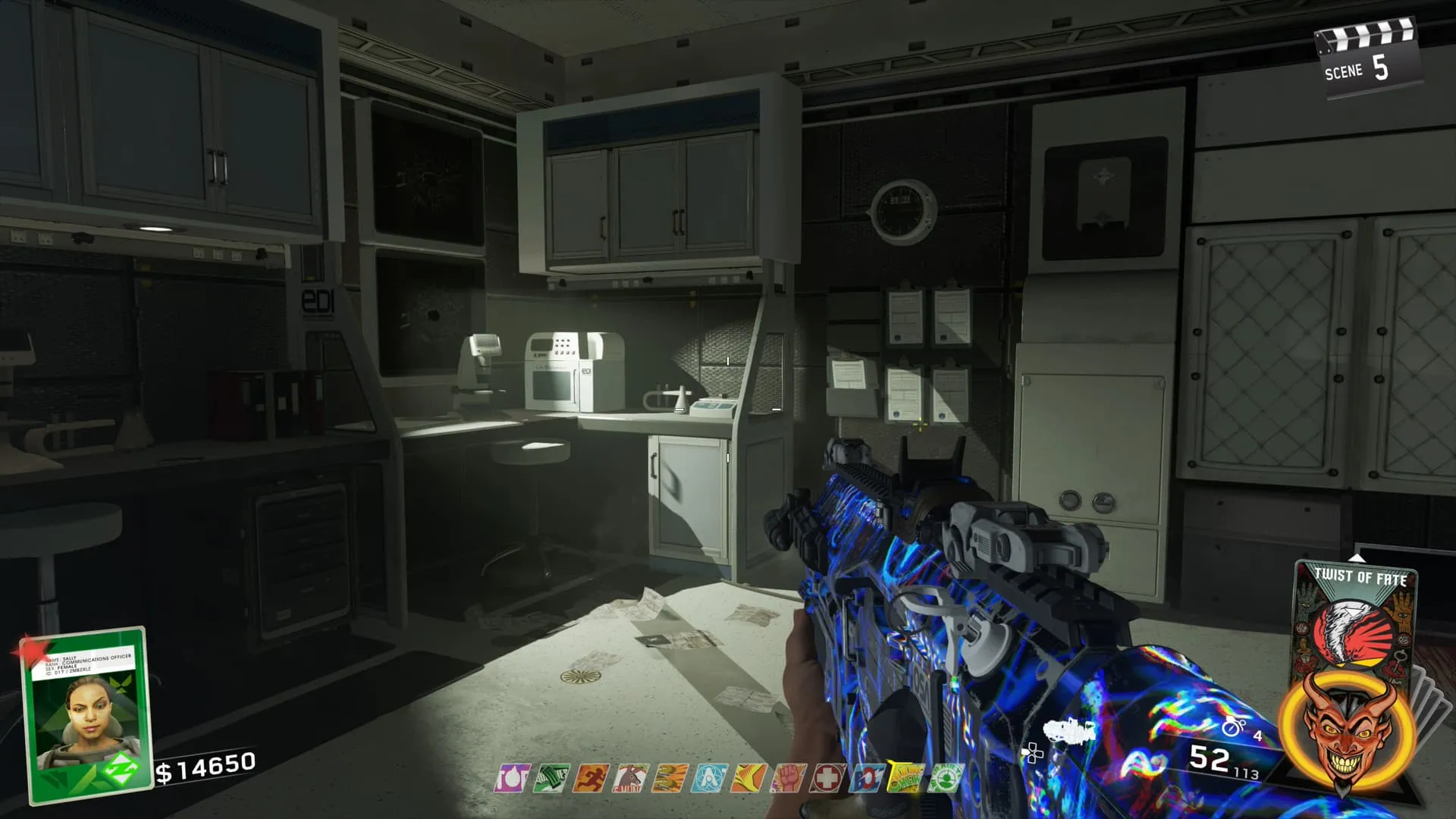Select the blue bomb perk icon
This screenshot has height=819, width=1456.
coord(866,778)
